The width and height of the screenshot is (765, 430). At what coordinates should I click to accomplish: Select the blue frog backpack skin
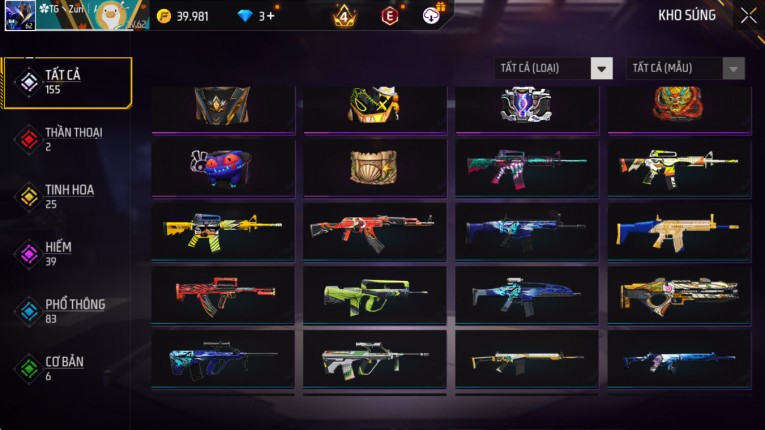tap(223, 167)
